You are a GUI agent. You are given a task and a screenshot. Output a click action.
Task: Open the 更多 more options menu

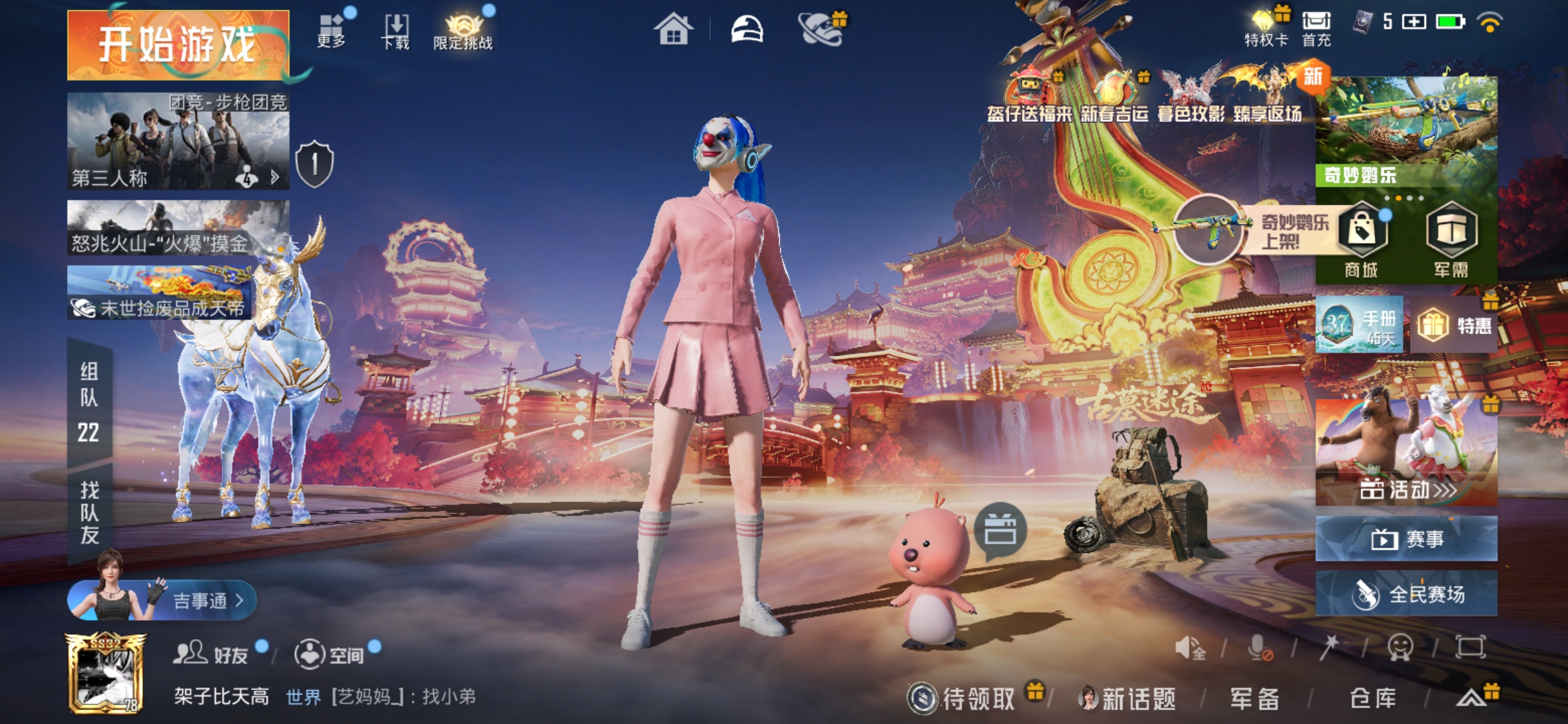point(331,31)
